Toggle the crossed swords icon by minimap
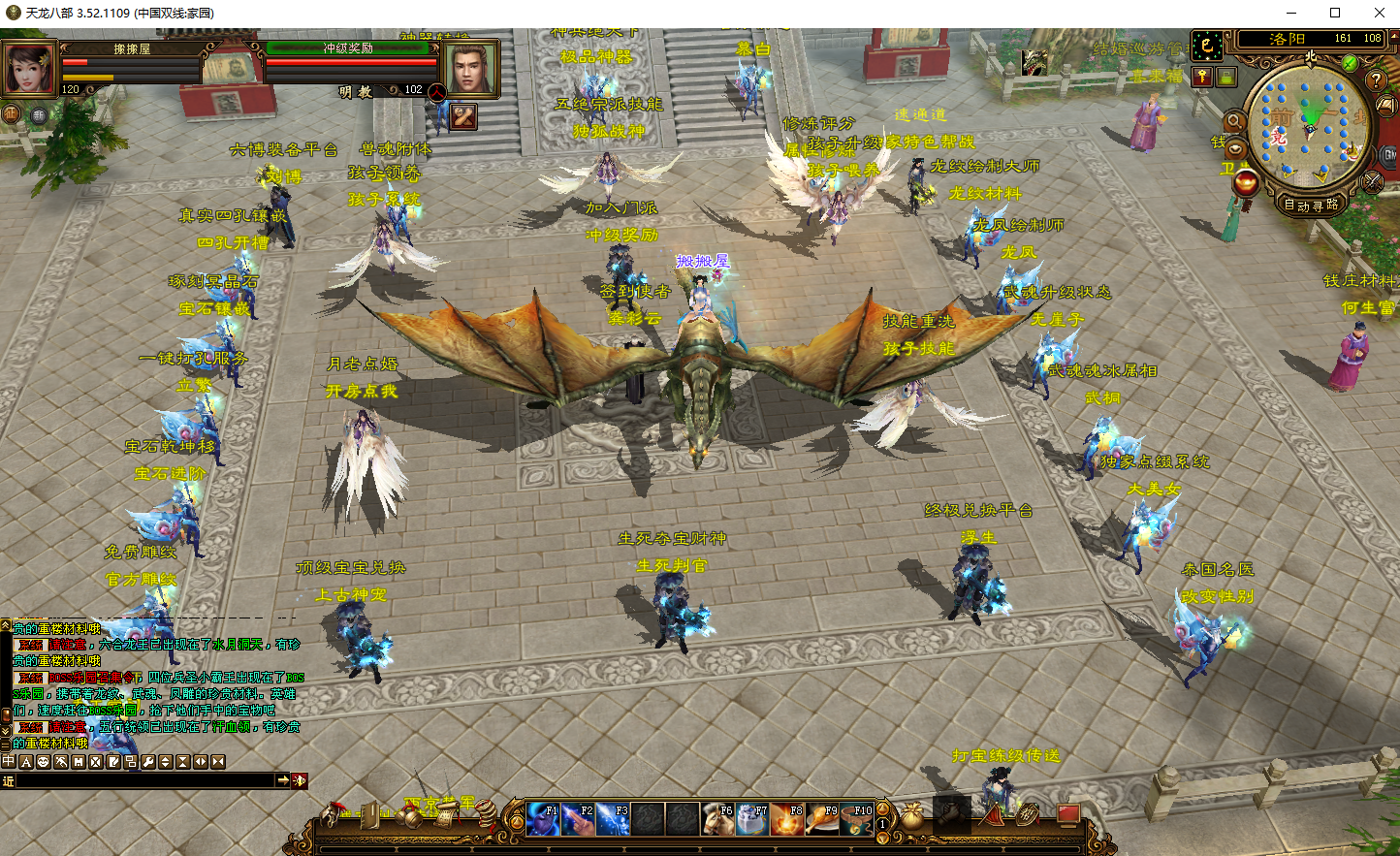The height and width of the screenshot is (856, 1400). coord(1372,181)
